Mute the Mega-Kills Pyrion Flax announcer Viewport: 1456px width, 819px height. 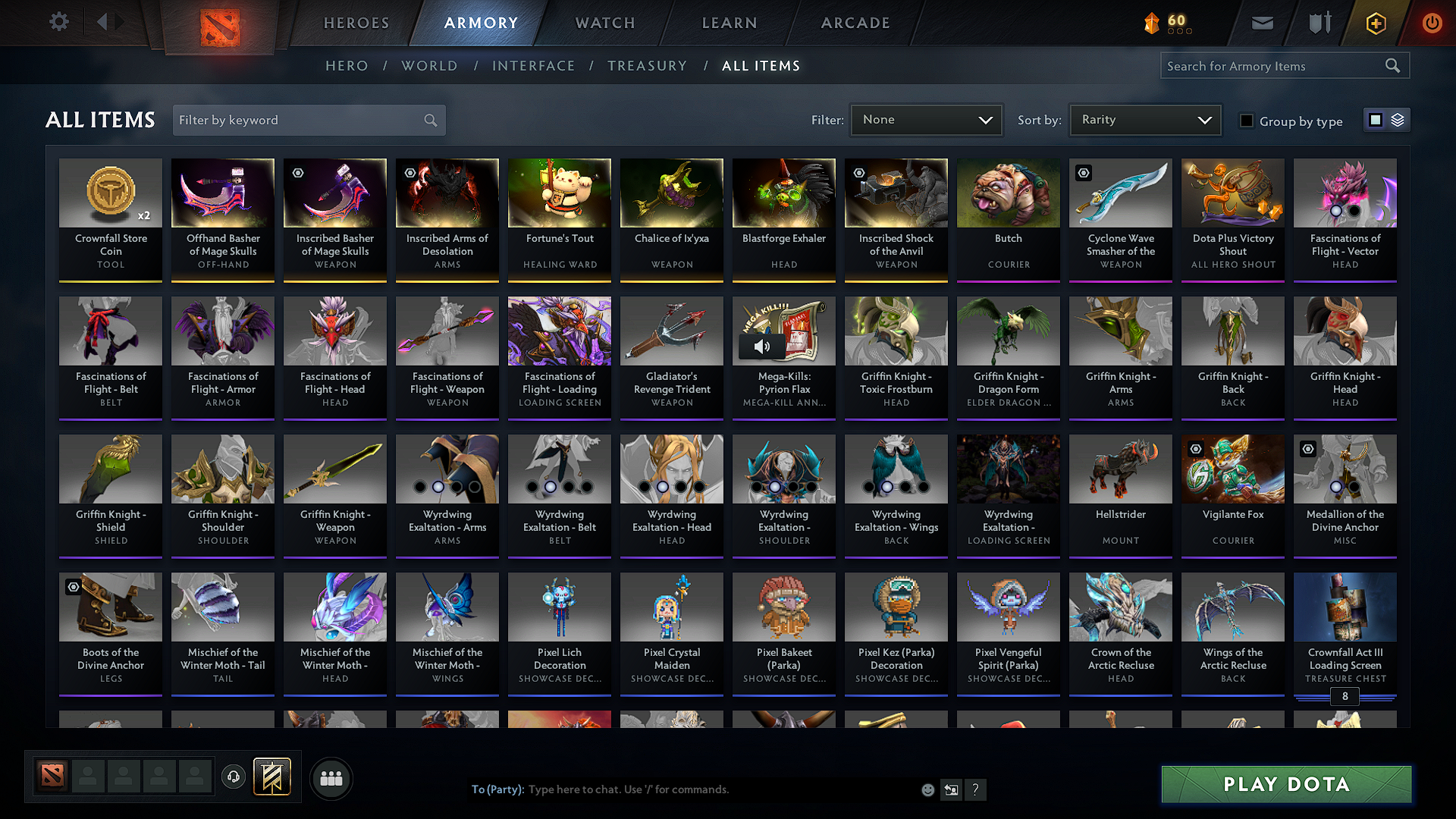(762, 347)
